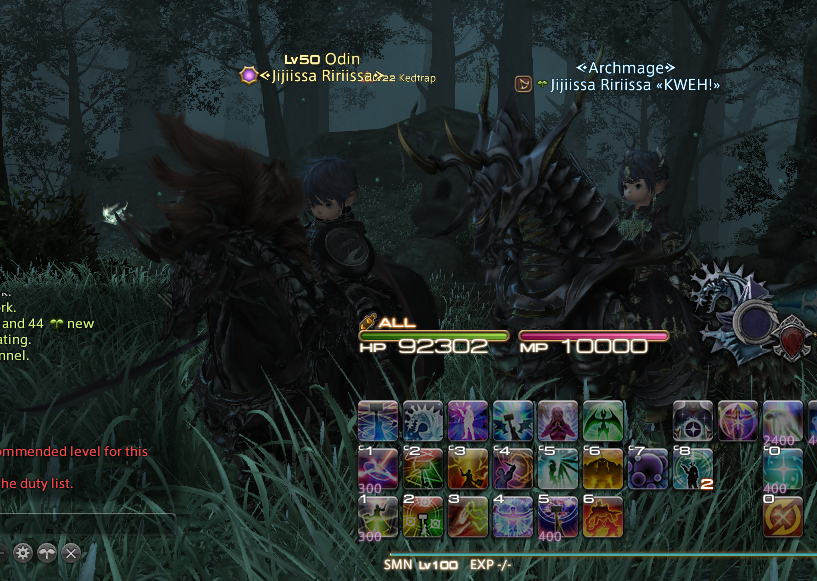Activate the green winged emblem ability
The height and width of the screenshot is (581, 817).
(603, 420)
